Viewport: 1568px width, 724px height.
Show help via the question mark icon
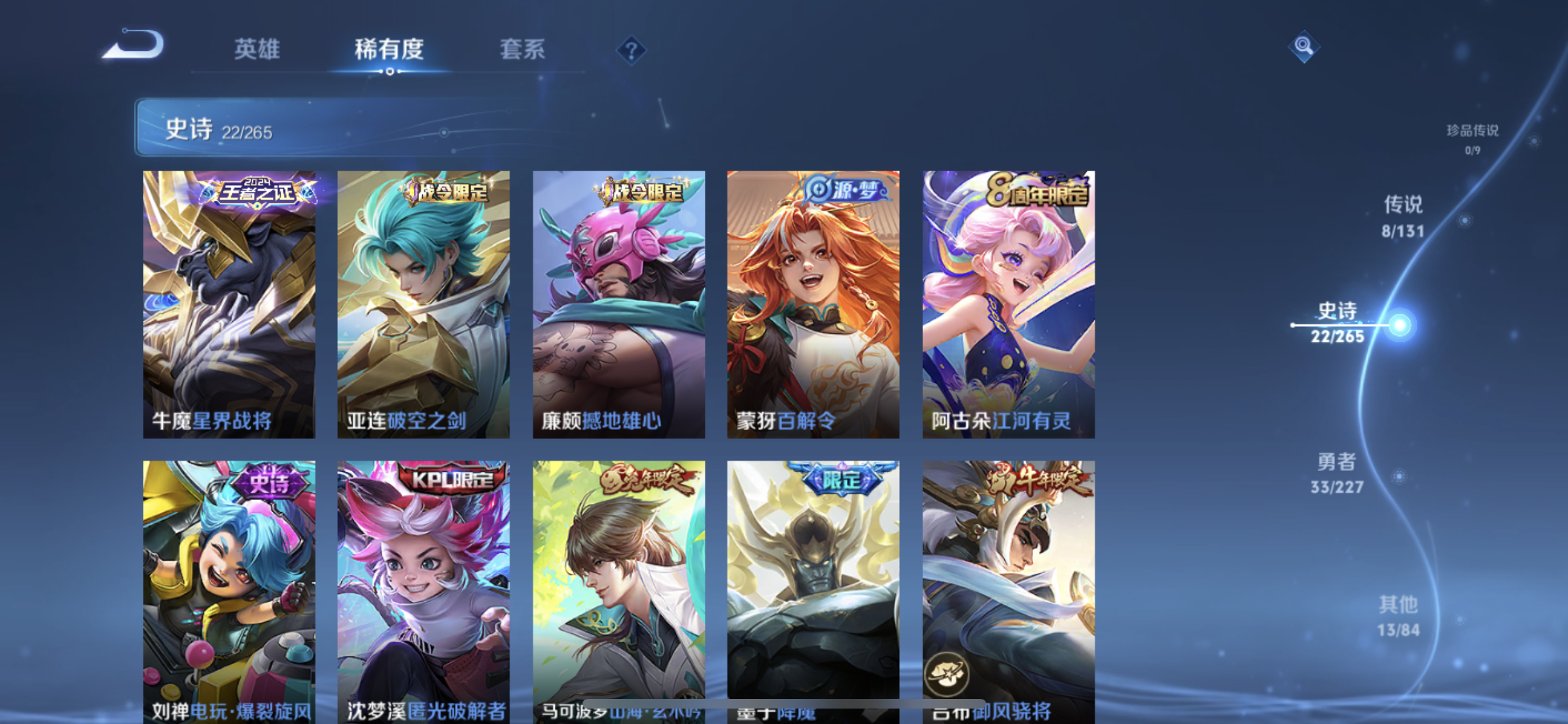point(631,50)
